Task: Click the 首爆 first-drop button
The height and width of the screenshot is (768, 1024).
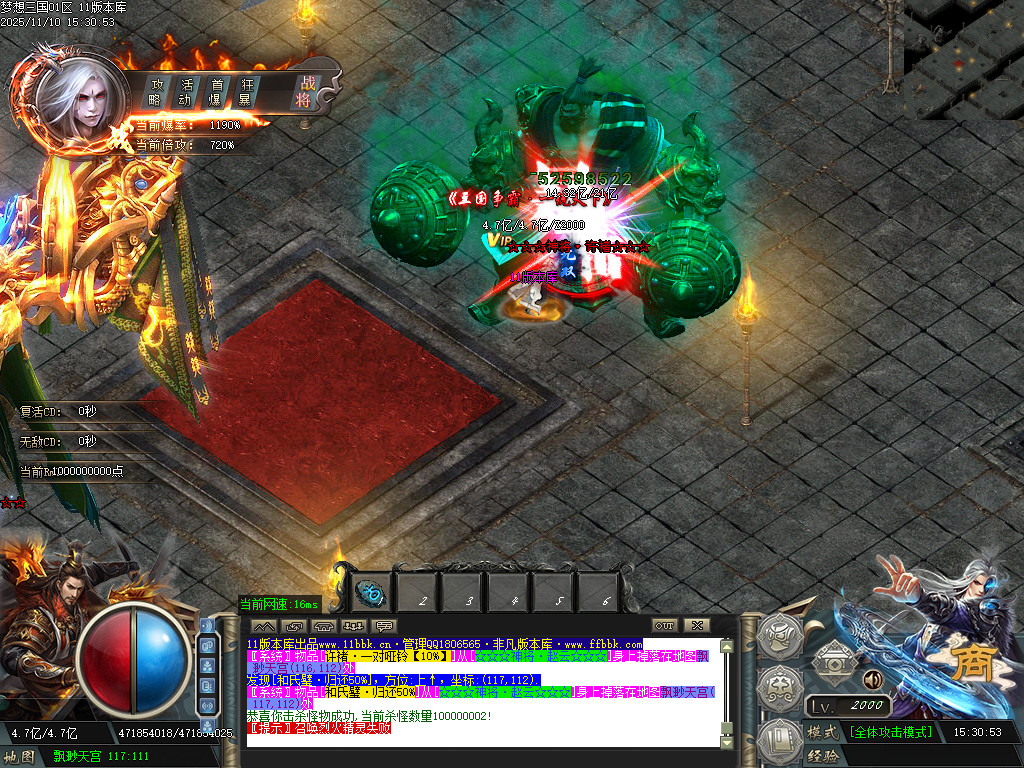Action: pos(215,92)
